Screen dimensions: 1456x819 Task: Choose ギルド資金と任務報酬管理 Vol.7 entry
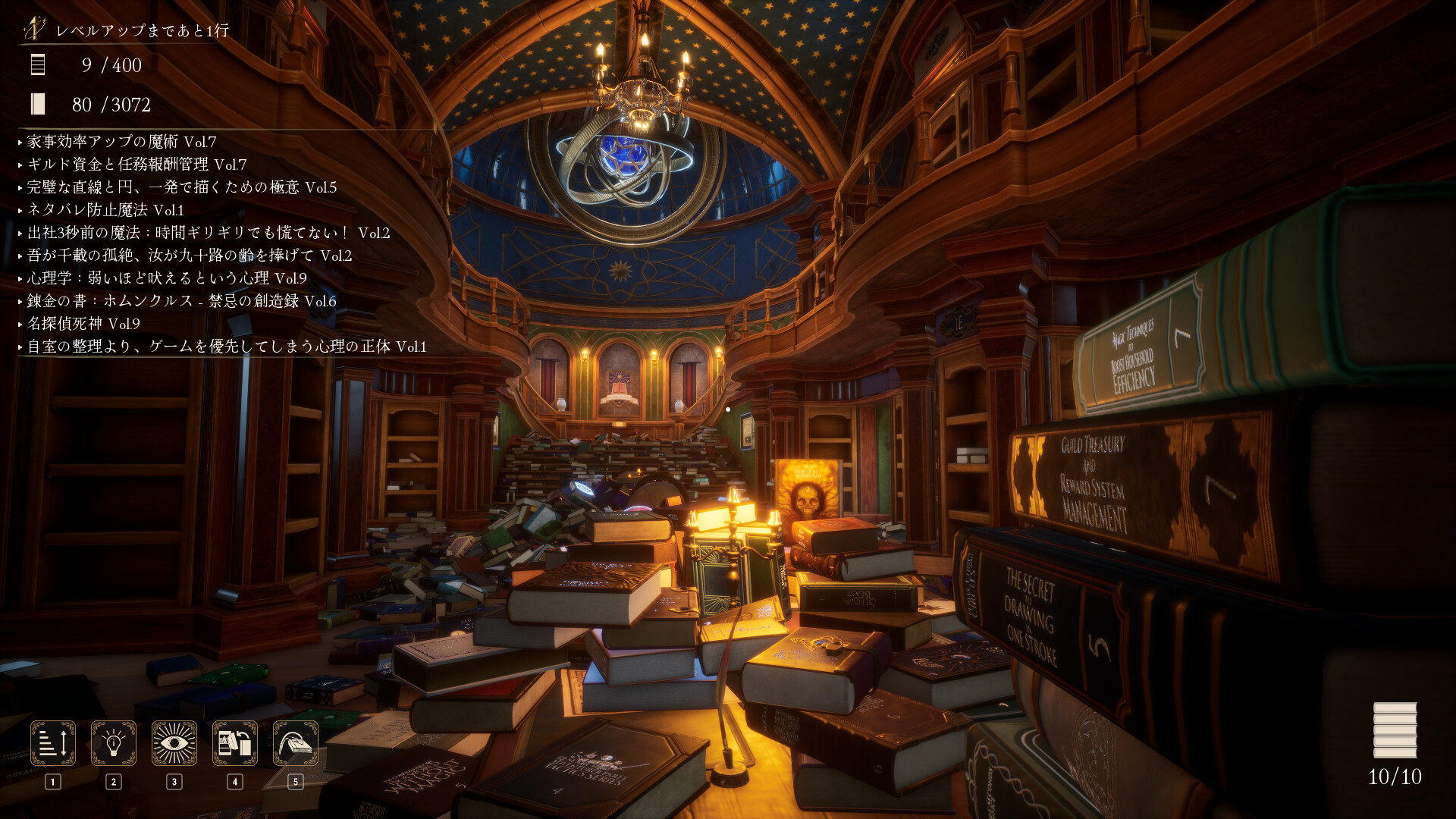click(x=136, y=165)
